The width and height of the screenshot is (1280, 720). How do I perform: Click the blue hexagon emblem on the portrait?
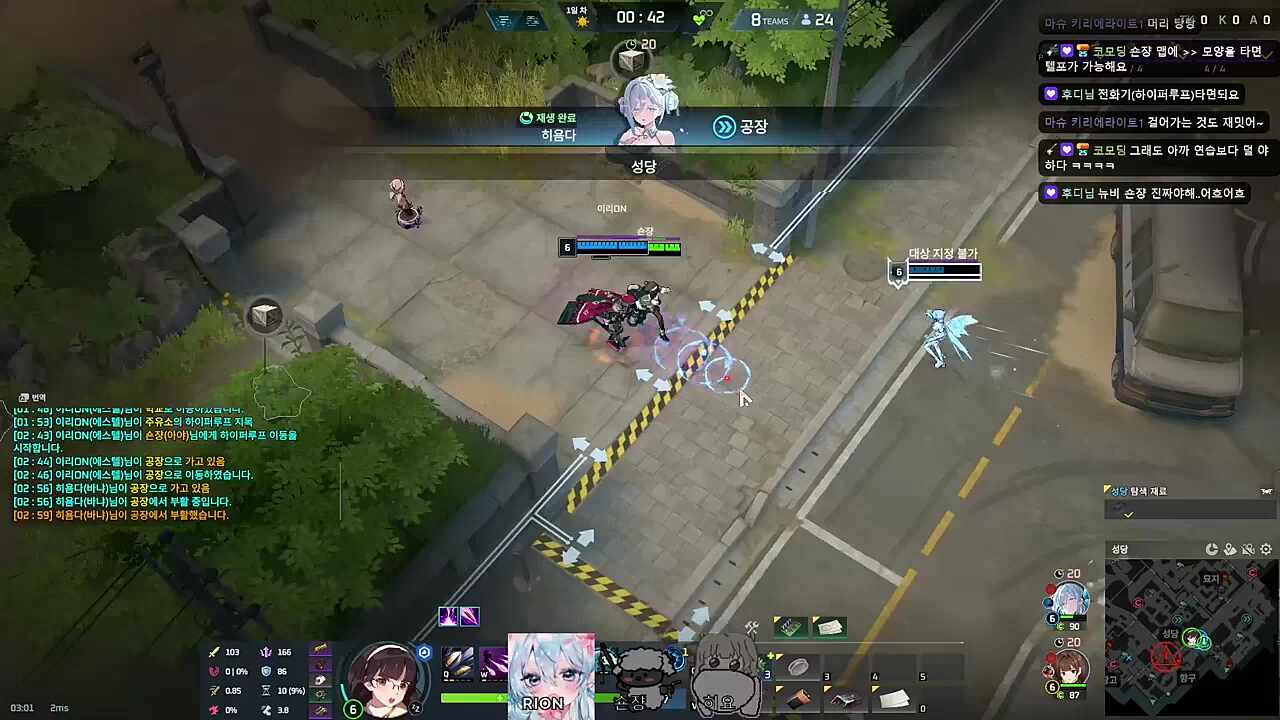[x=425, y=652]
